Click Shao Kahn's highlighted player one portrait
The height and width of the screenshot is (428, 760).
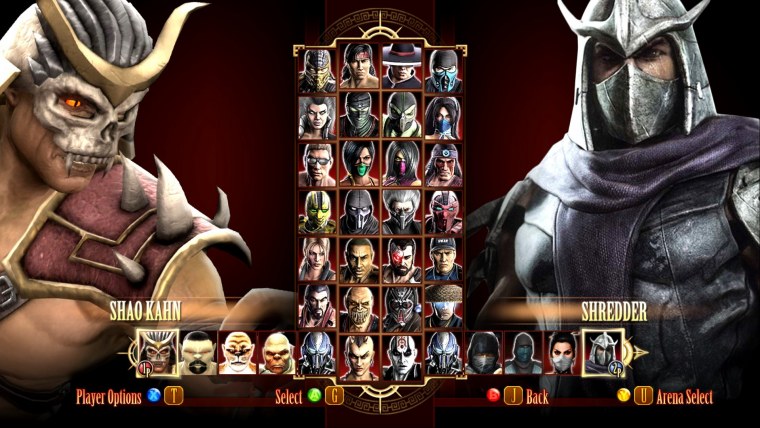pyautogui.click(x=157, y=353)
